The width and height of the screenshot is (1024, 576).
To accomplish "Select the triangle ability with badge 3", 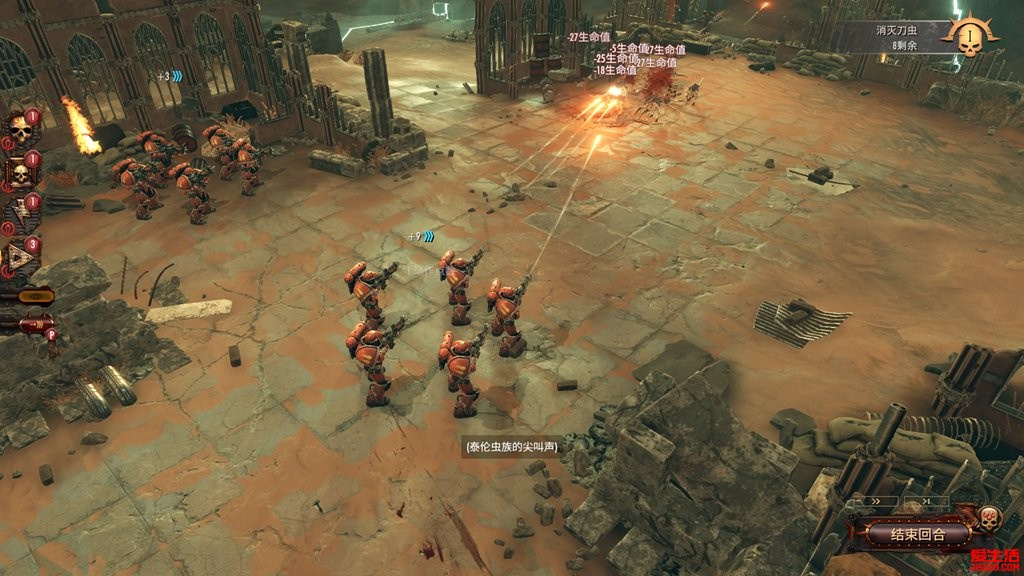I will tap(18, 258).
